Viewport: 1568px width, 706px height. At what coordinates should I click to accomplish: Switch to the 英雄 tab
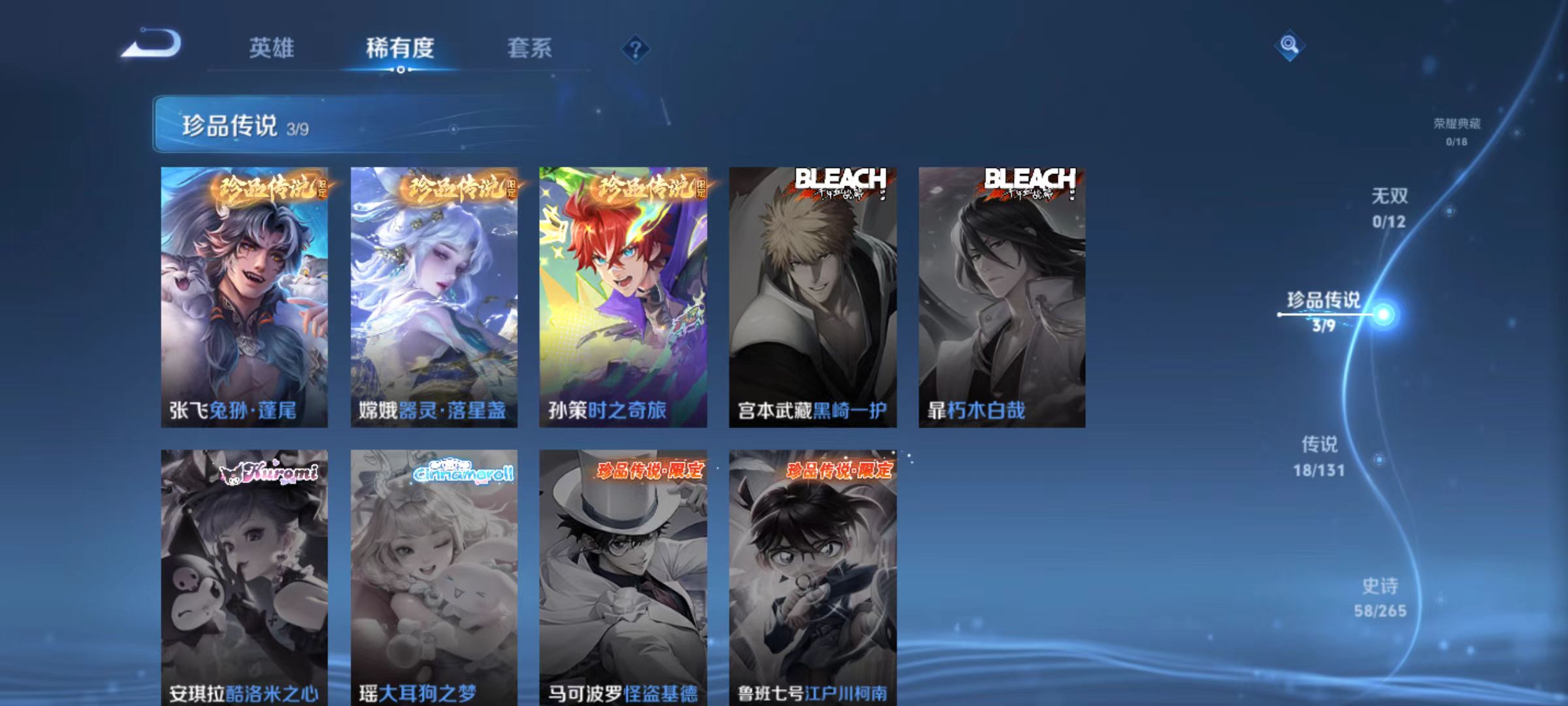pyautogui.click(x=272, y=48)
